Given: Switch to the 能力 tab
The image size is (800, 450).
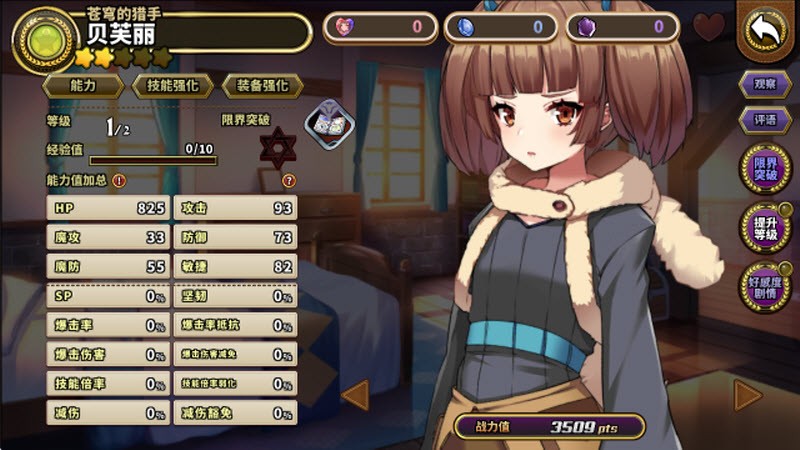Looking at the screenshot, I should pos(84,86).
